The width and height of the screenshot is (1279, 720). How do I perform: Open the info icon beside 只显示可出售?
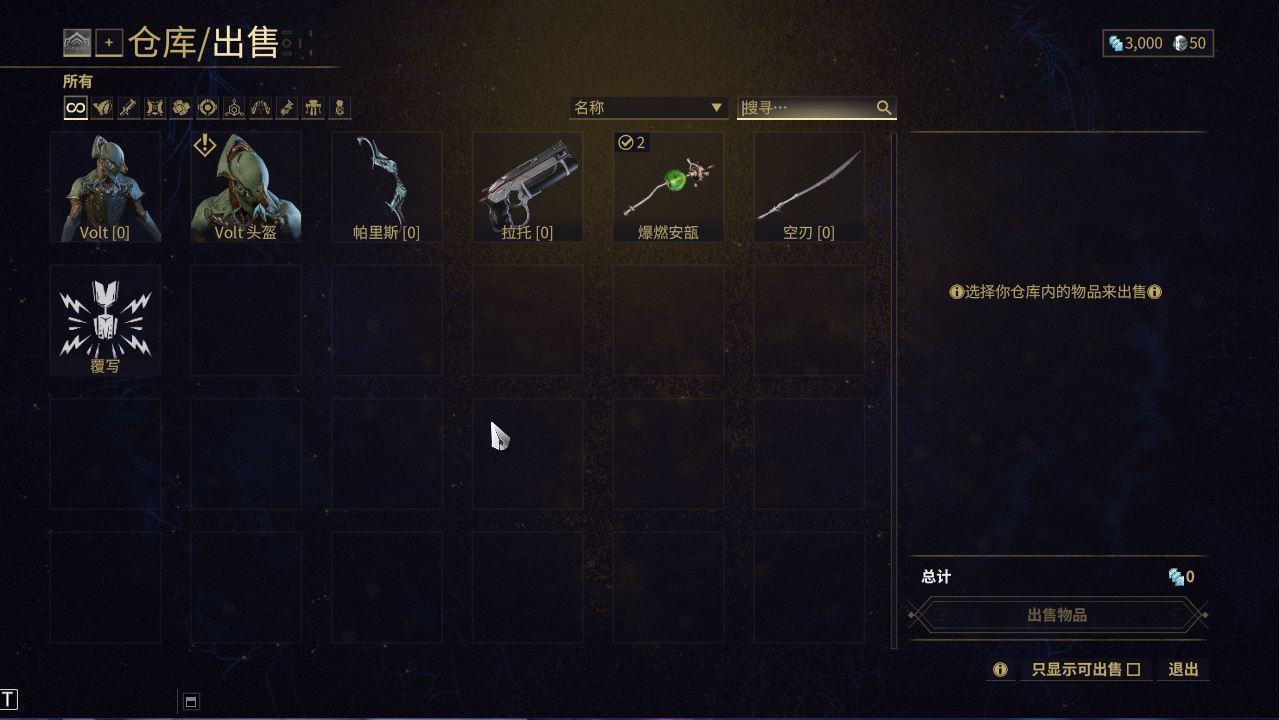(1000, 670)
